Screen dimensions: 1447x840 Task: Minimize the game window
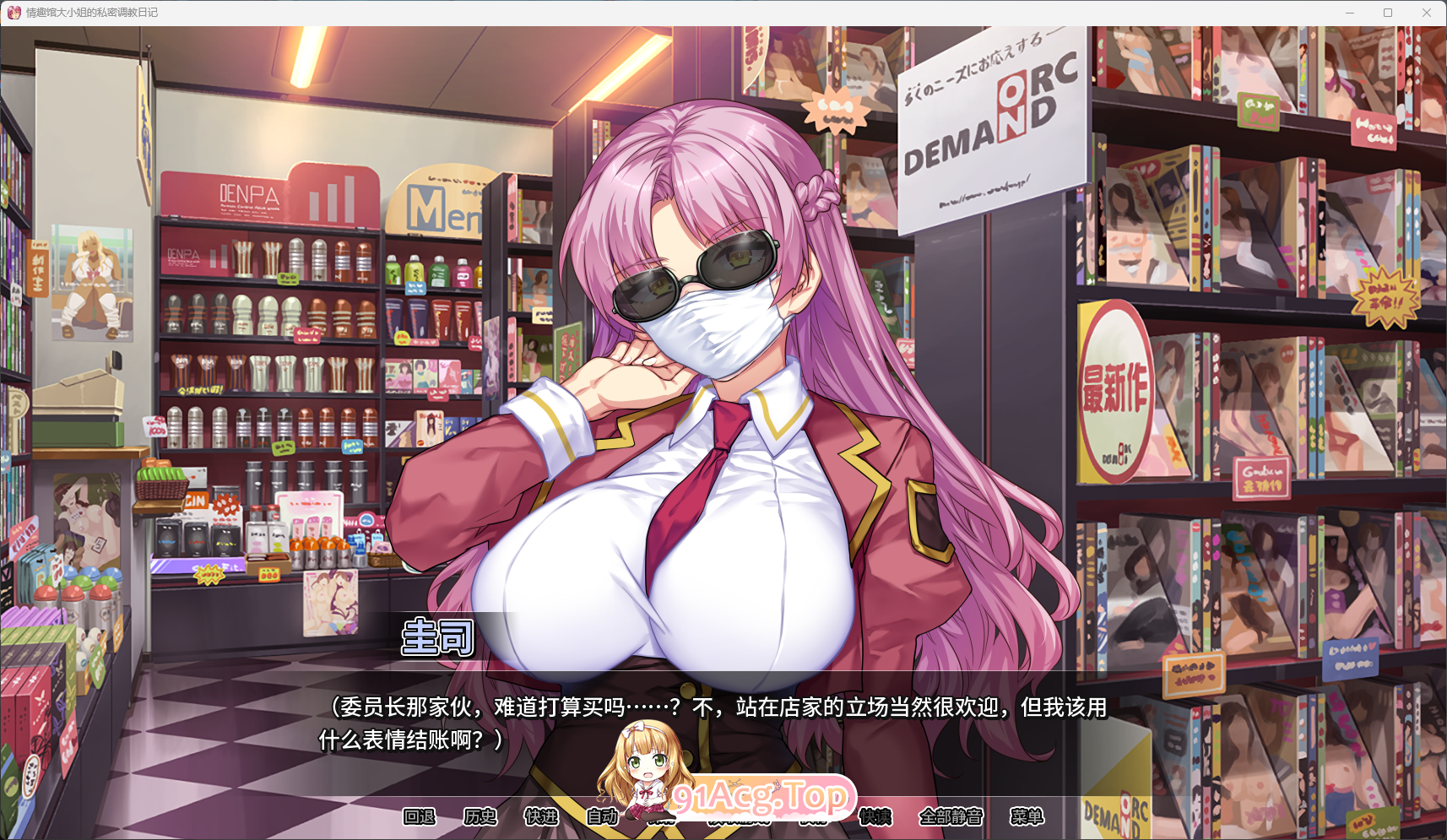pyautogui.click(x=1351, y=12)
